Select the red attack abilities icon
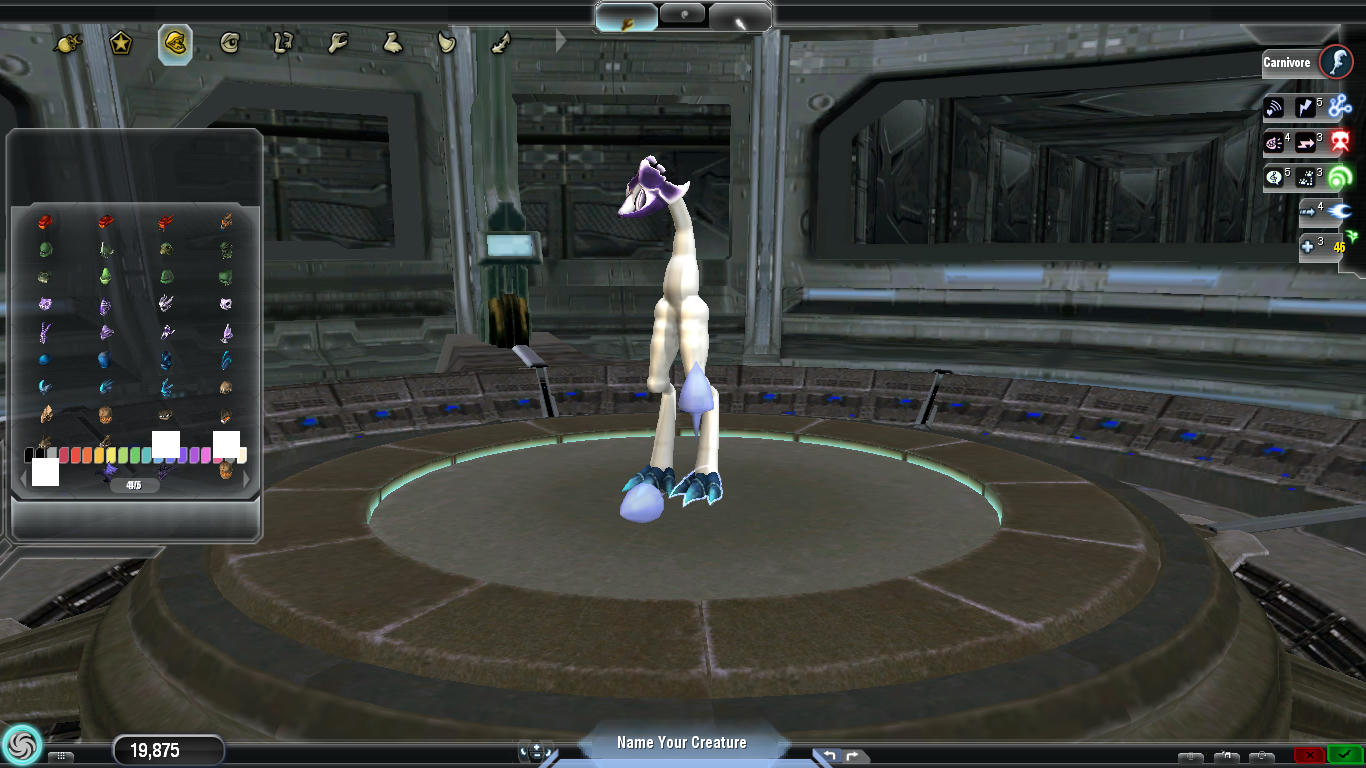The height and width of the screenshot is (768, 1366). 1340,142
